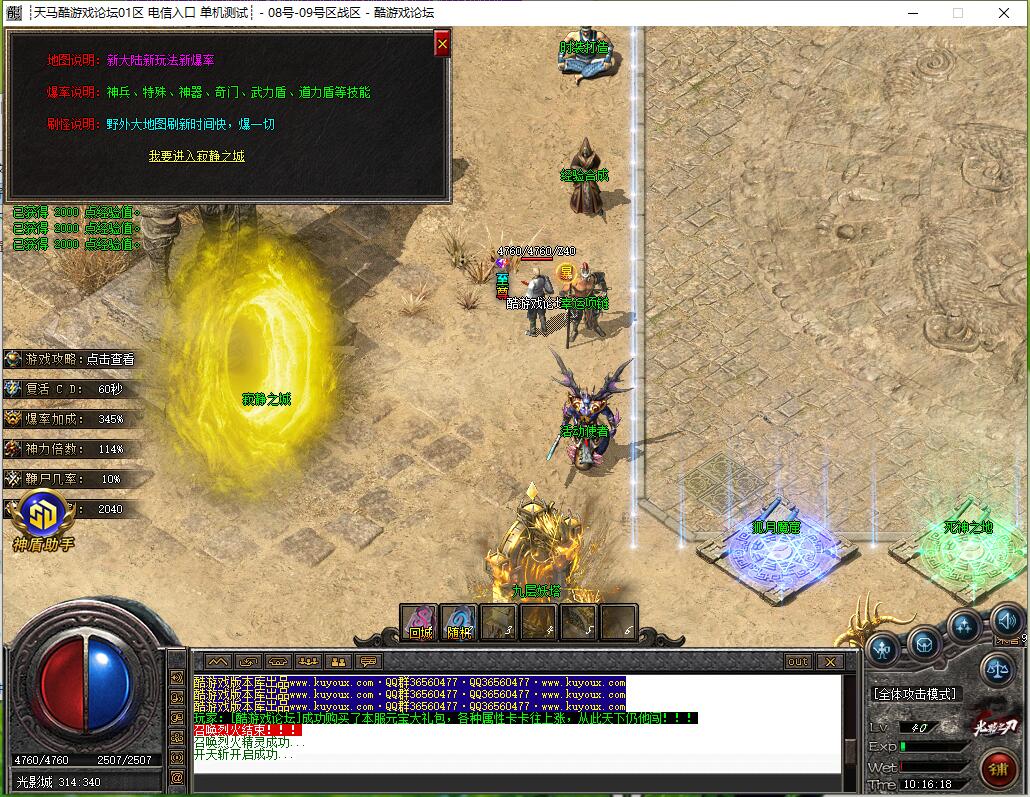Click the @ icon beside the chat
Viewport: 1030px width, 797px height.
pyautogui.click(x=177, y=776)
